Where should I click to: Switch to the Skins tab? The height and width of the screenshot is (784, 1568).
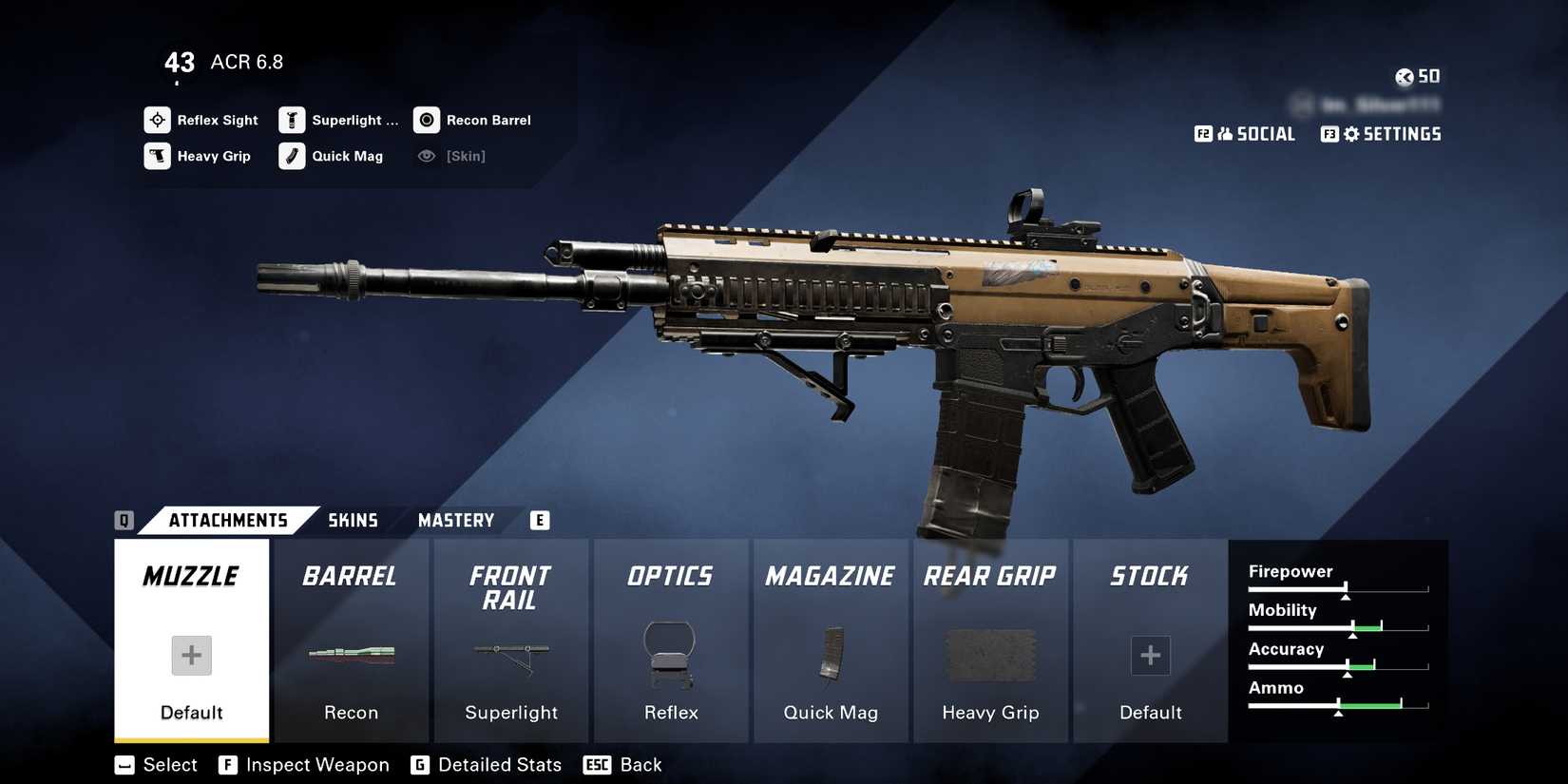(354, 520)
